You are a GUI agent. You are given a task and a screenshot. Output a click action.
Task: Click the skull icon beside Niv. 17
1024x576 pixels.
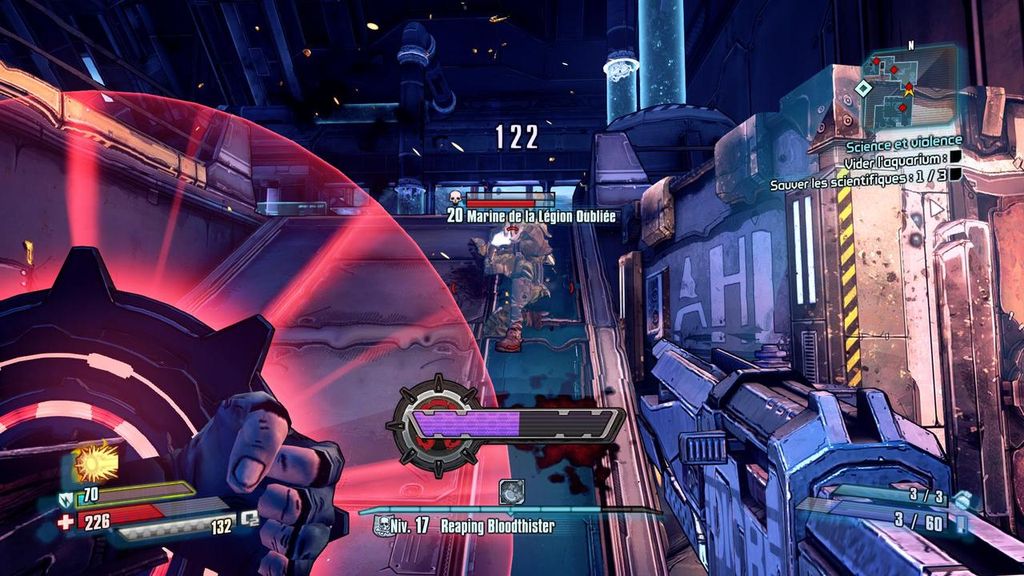(382, 525)
